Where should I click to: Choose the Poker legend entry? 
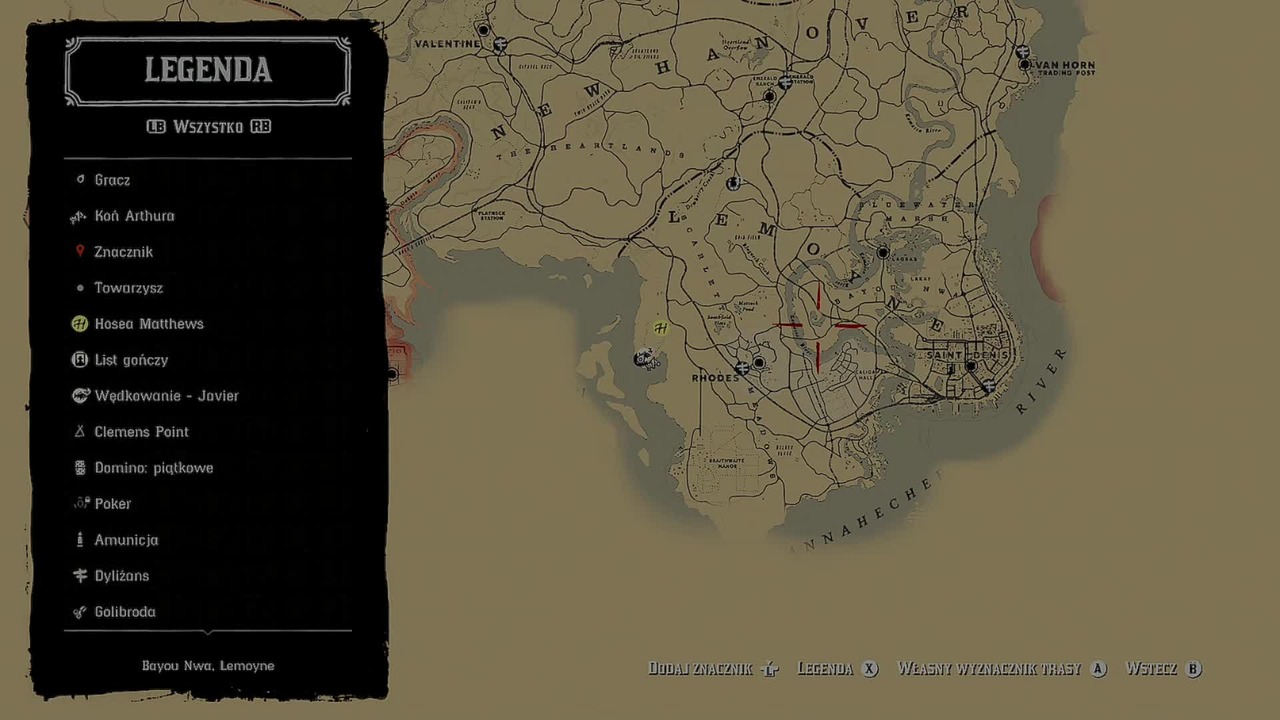pos(112,504)
